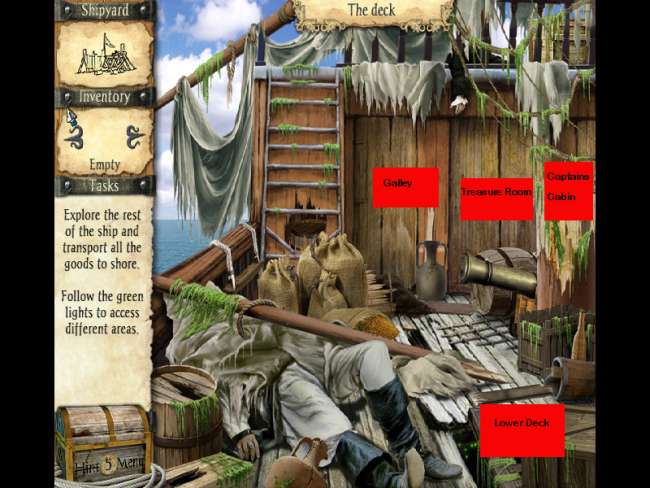Select the left inventory scroll arrow

click(74, 137)
